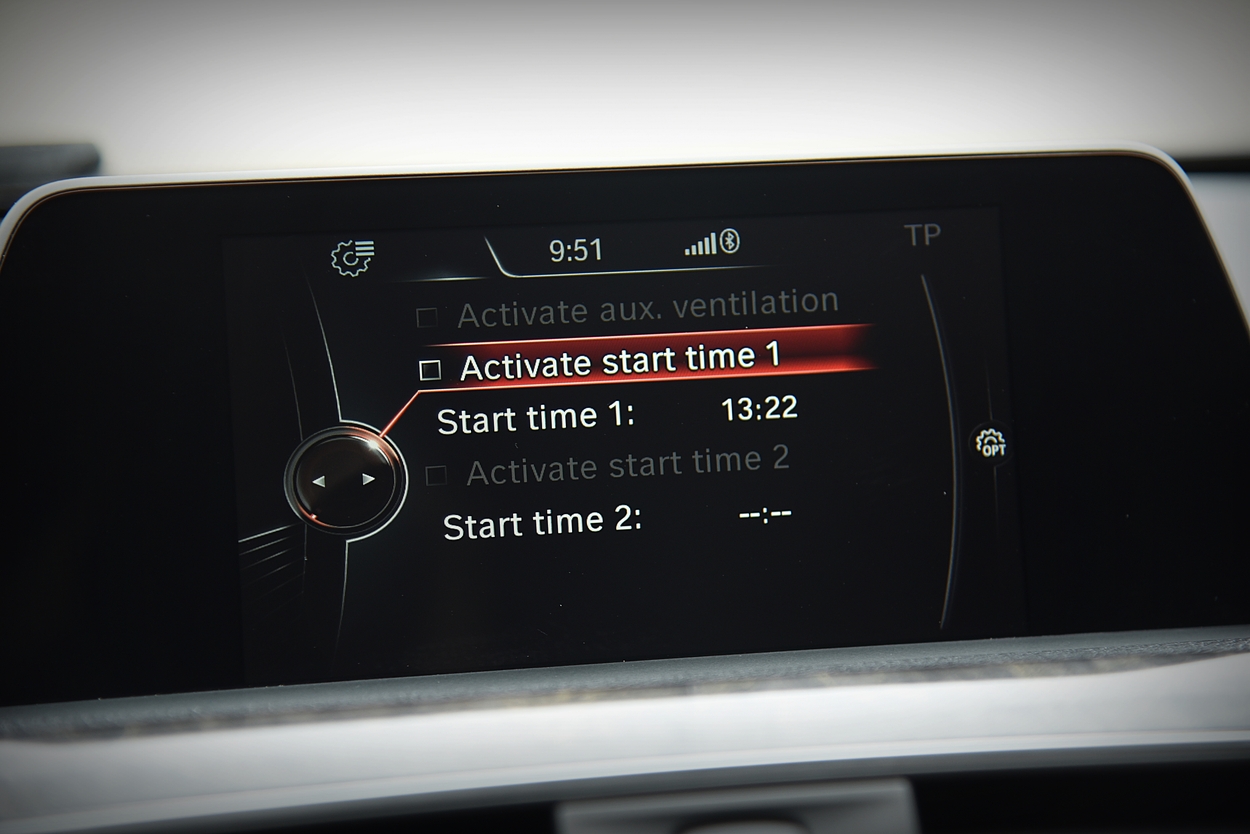Toggle the Activate aux. ventilation checkbox
The image size is (1250, 834).
point(427,318)
